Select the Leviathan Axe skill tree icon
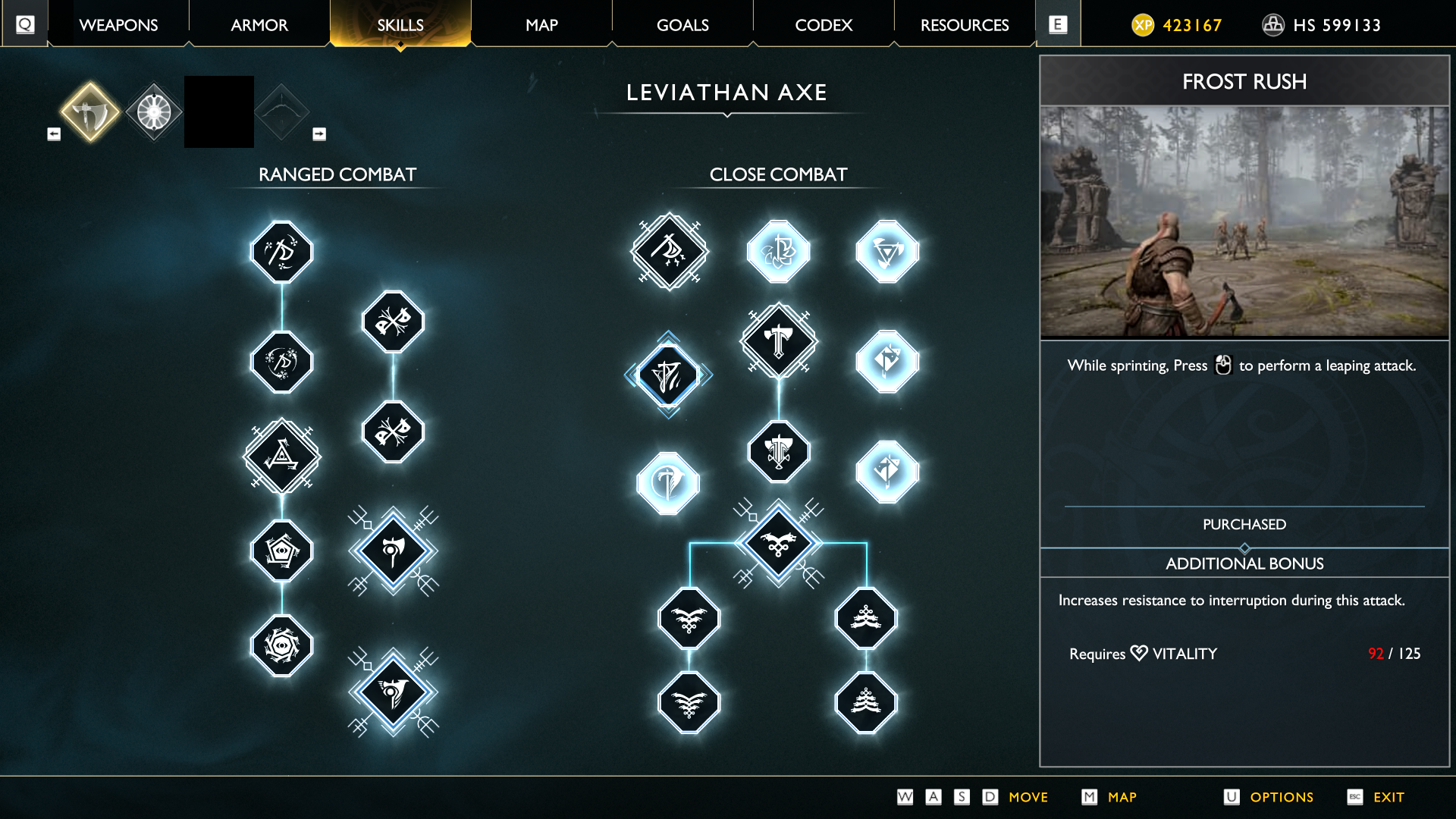 pos(90,112)
